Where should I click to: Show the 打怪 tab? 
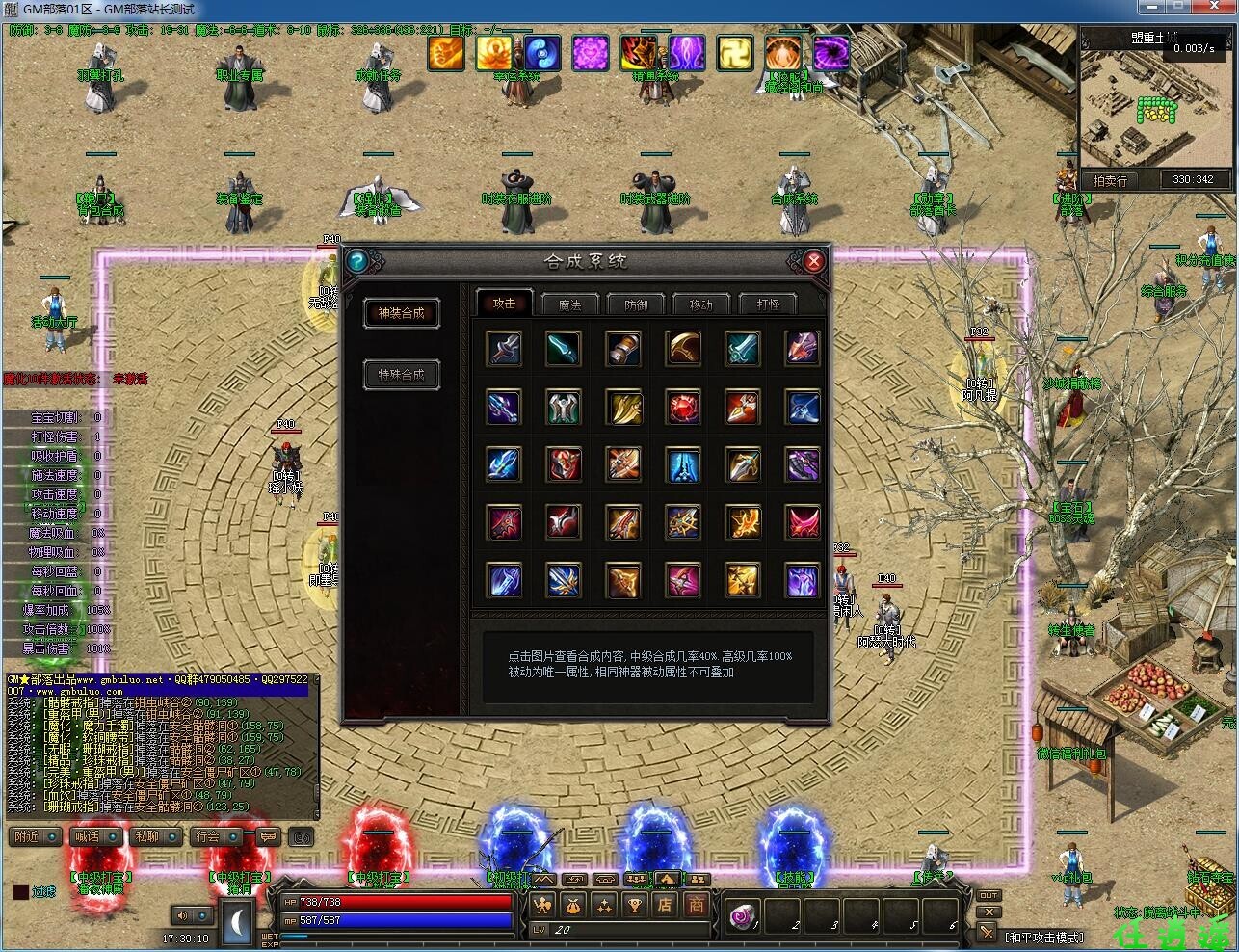tap(769, 304)
